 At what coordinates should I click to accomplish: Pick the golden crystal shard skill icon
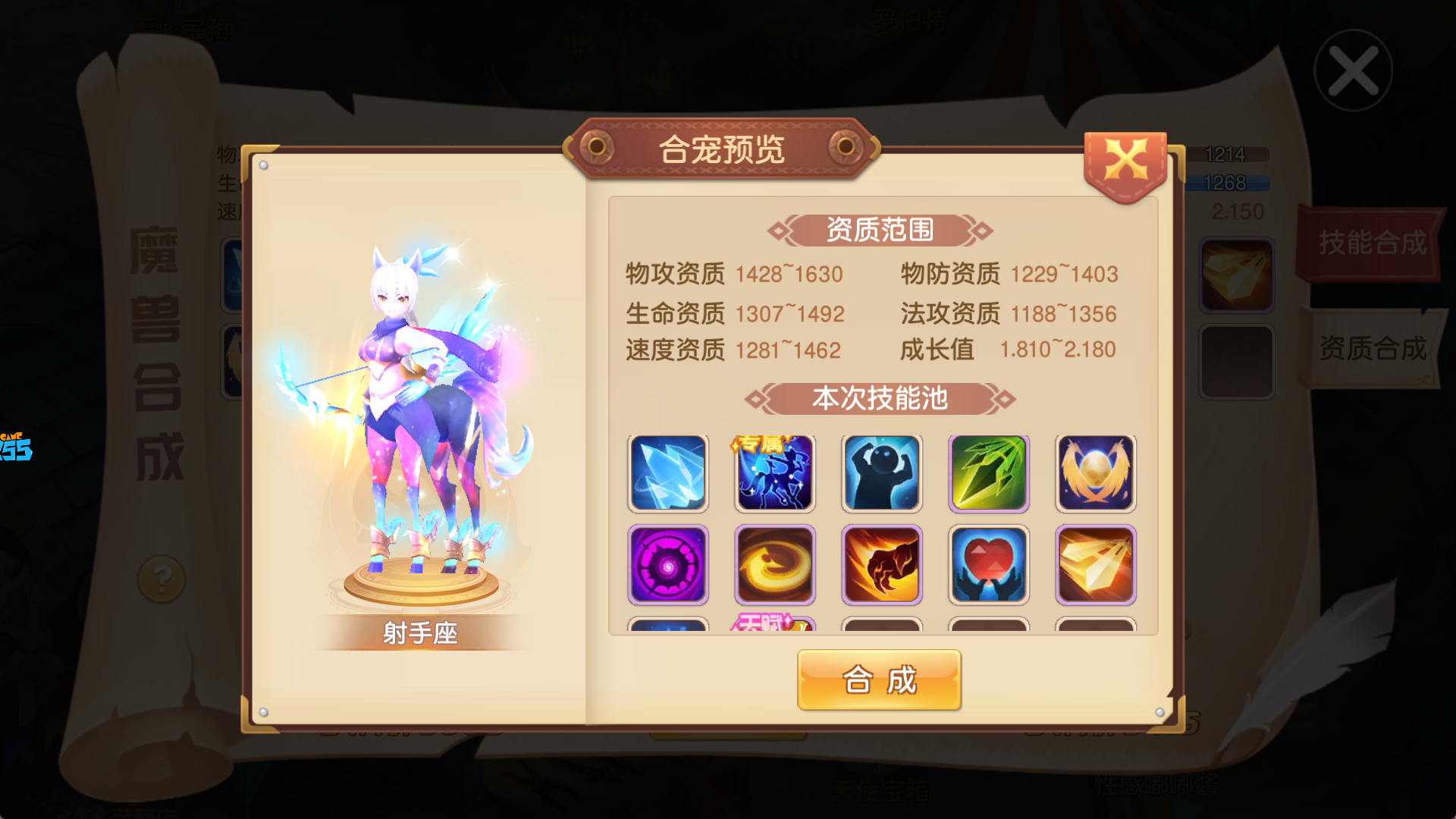tap(1096, 564)
